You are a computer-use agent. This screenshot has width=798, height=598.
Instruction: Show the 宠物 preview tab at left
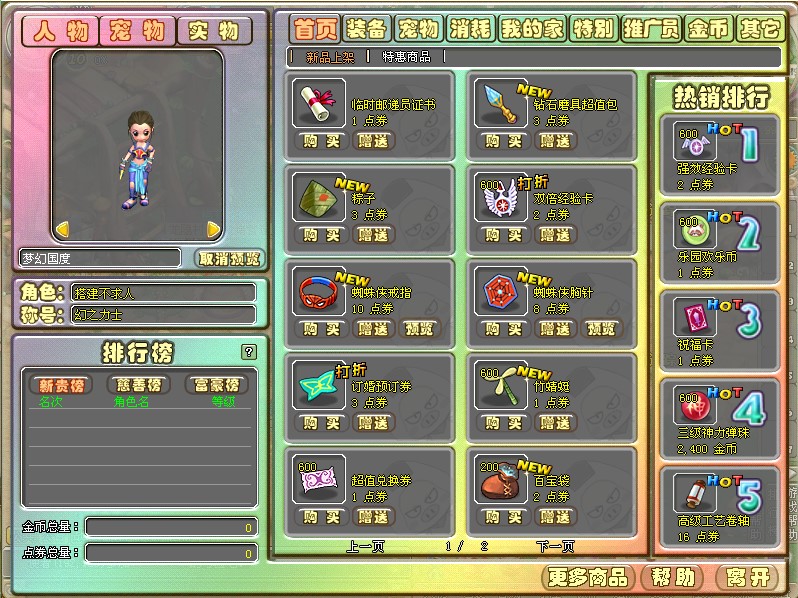point(137,31)
